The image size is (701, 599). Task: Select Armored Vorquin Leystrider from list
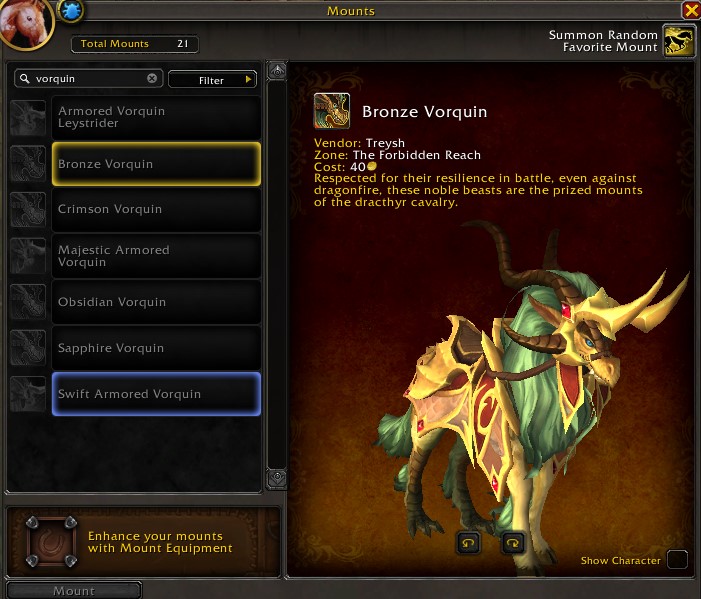tap(155, 117)
